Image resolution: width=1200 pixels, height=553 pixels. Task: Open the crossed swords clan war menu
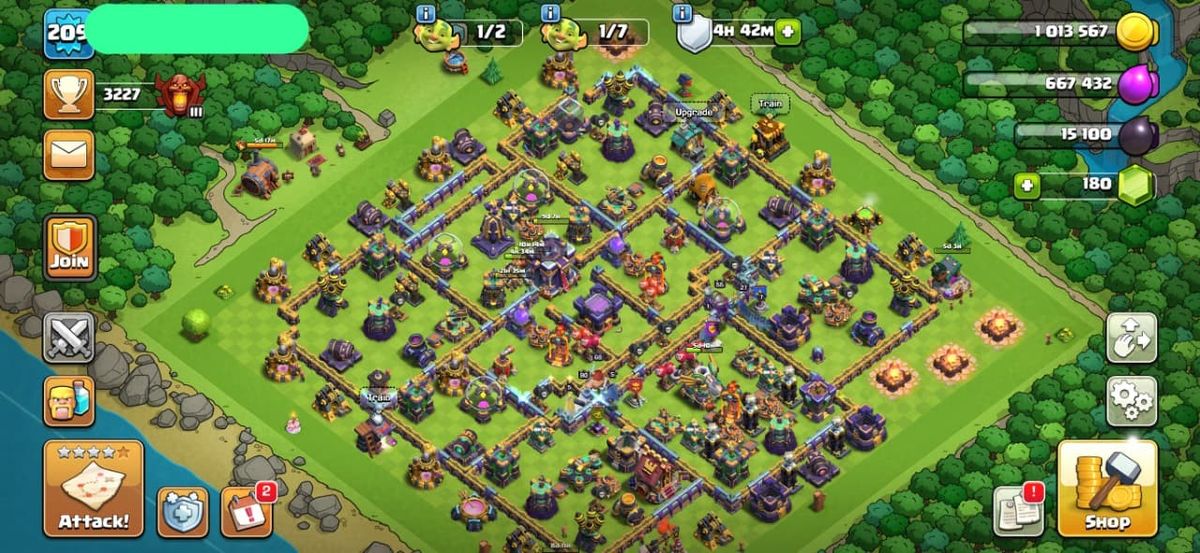pos(69,338)
